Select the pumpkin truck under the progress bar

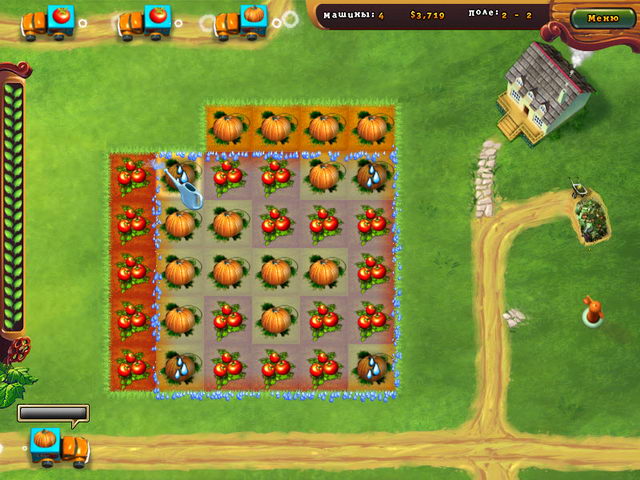point(56,445)
